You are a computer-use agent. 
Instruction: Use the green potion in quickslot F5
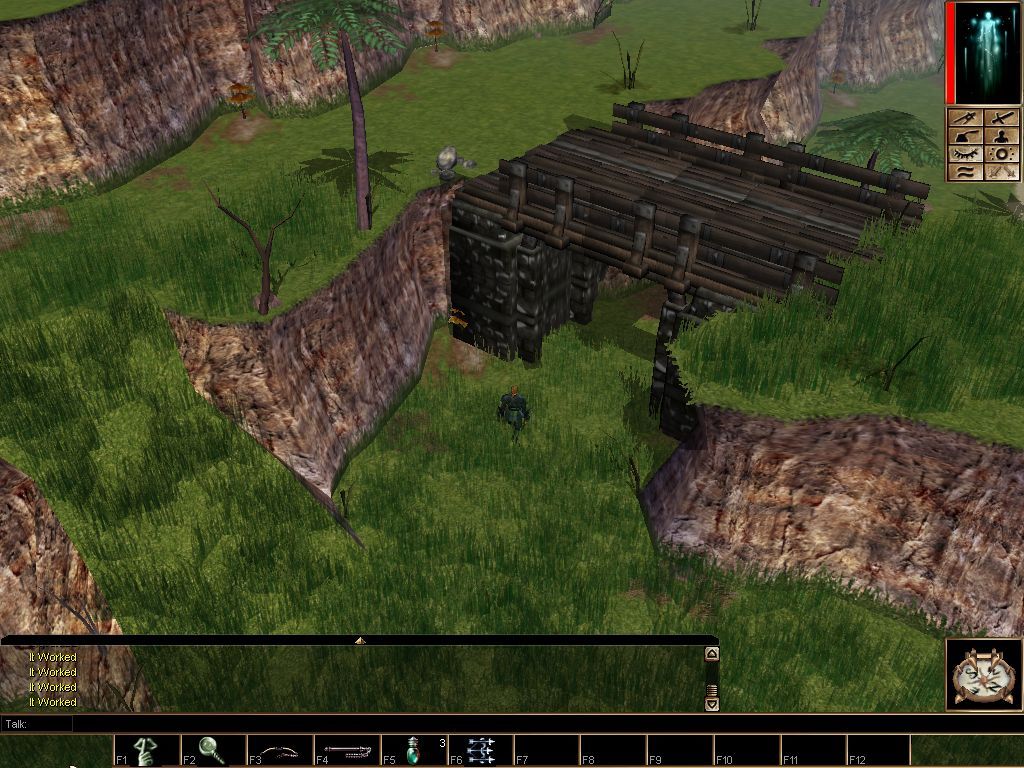tap(414, 750)
